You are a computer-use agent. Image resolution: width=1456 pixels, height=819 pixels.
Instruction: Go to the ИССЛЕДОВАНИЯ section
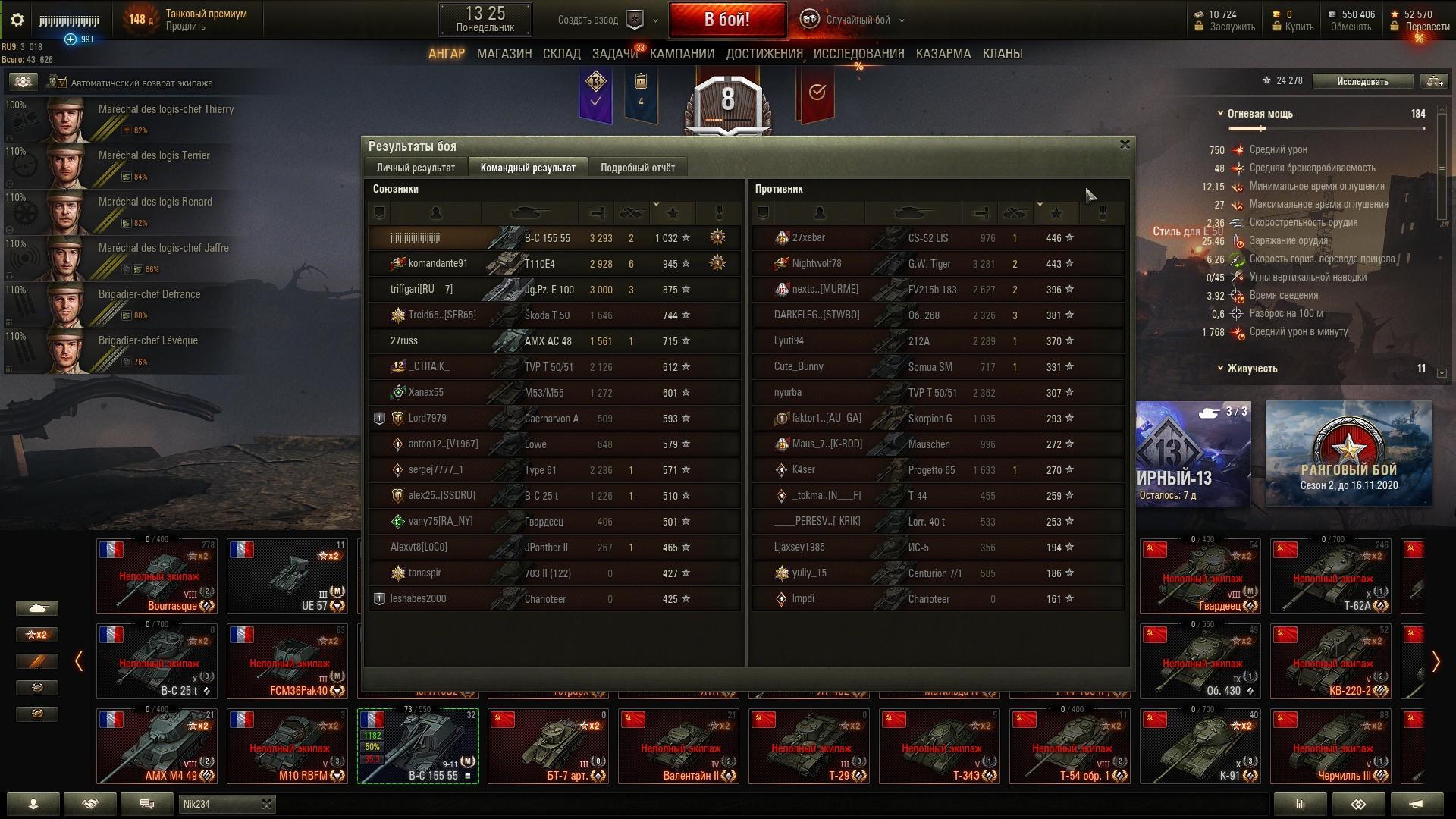[858, 54]
